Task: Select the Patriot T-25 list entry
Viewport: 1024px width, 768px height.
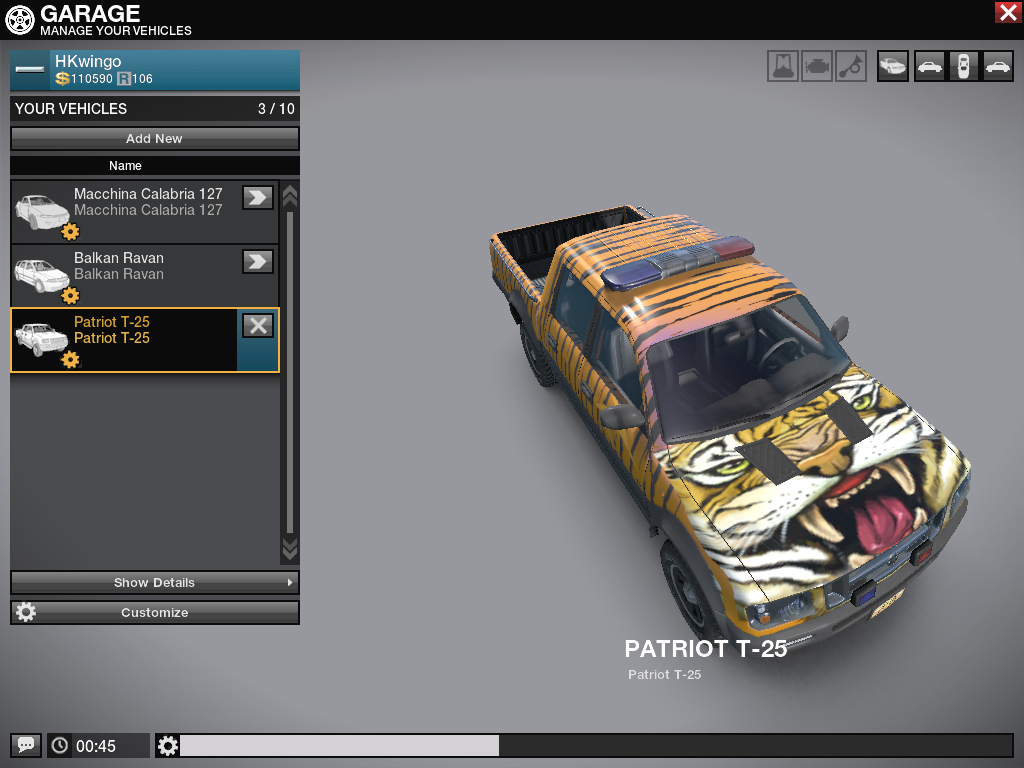Action: 130,339
